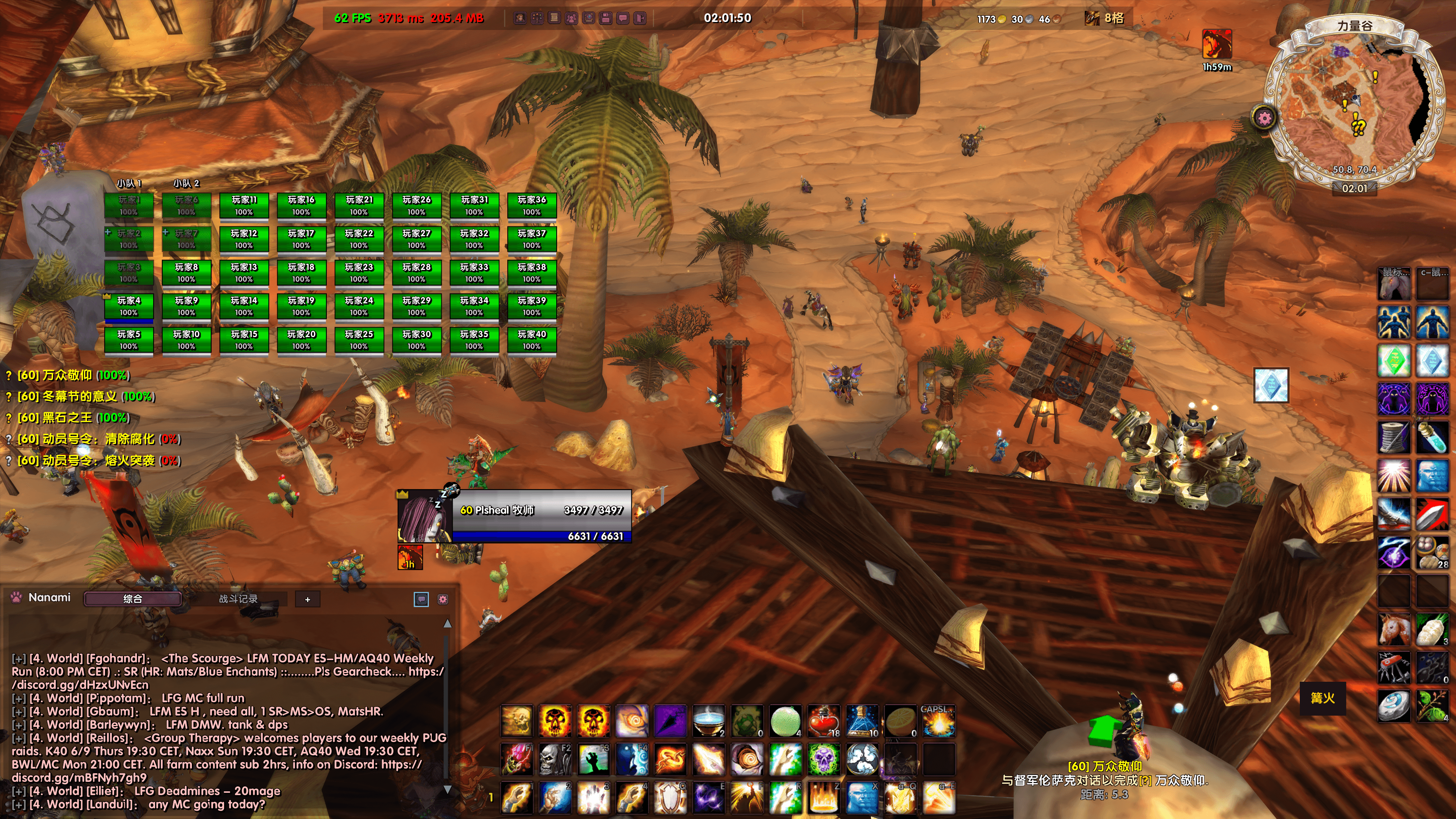The width and height of the screenshot is (1456, 819).
Task: Open chat settings gear icon
Action: pos(443,599)
